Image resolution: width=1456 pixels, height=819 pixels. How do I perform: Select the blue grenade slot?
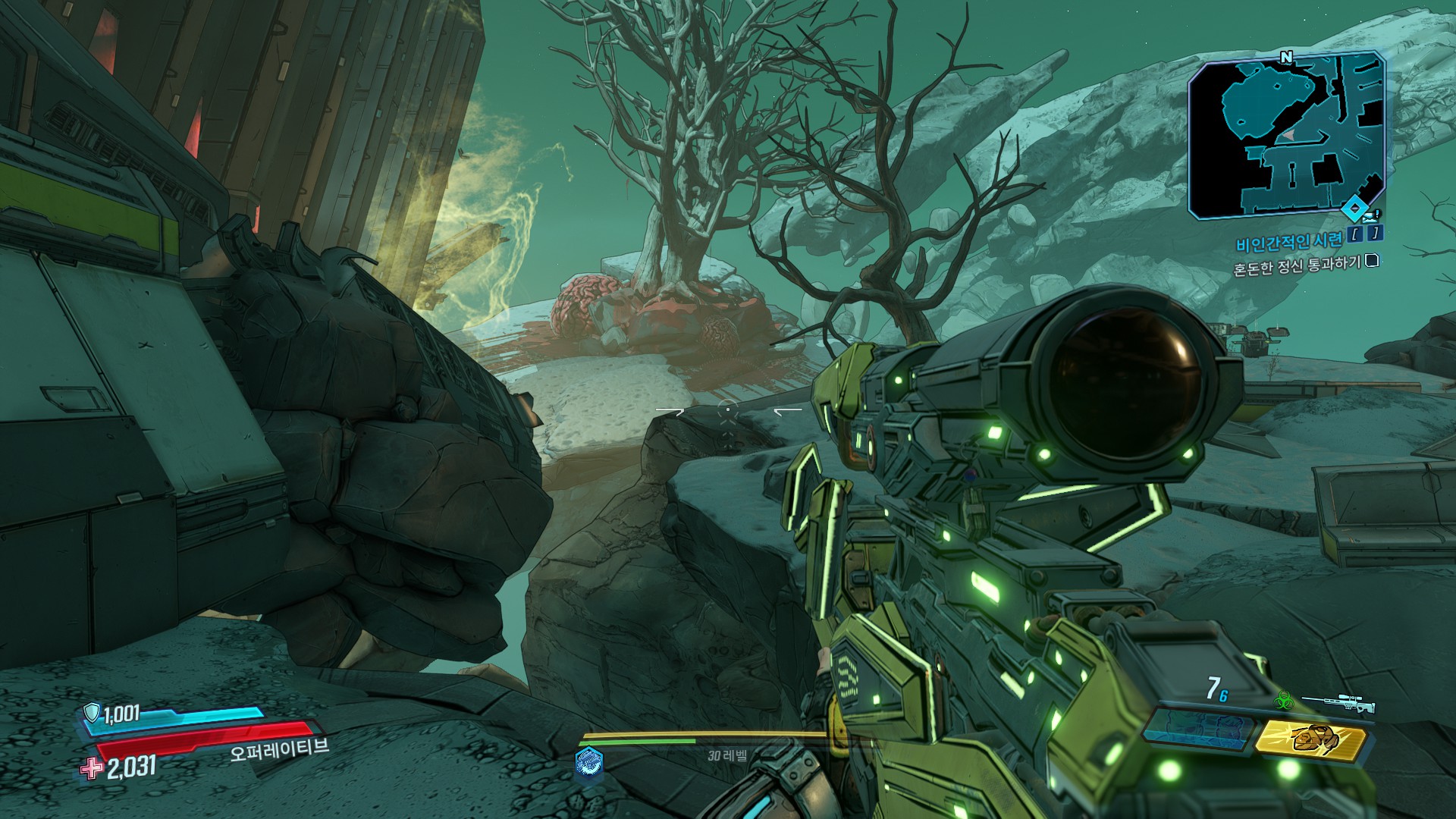(x=1195, y=733)
